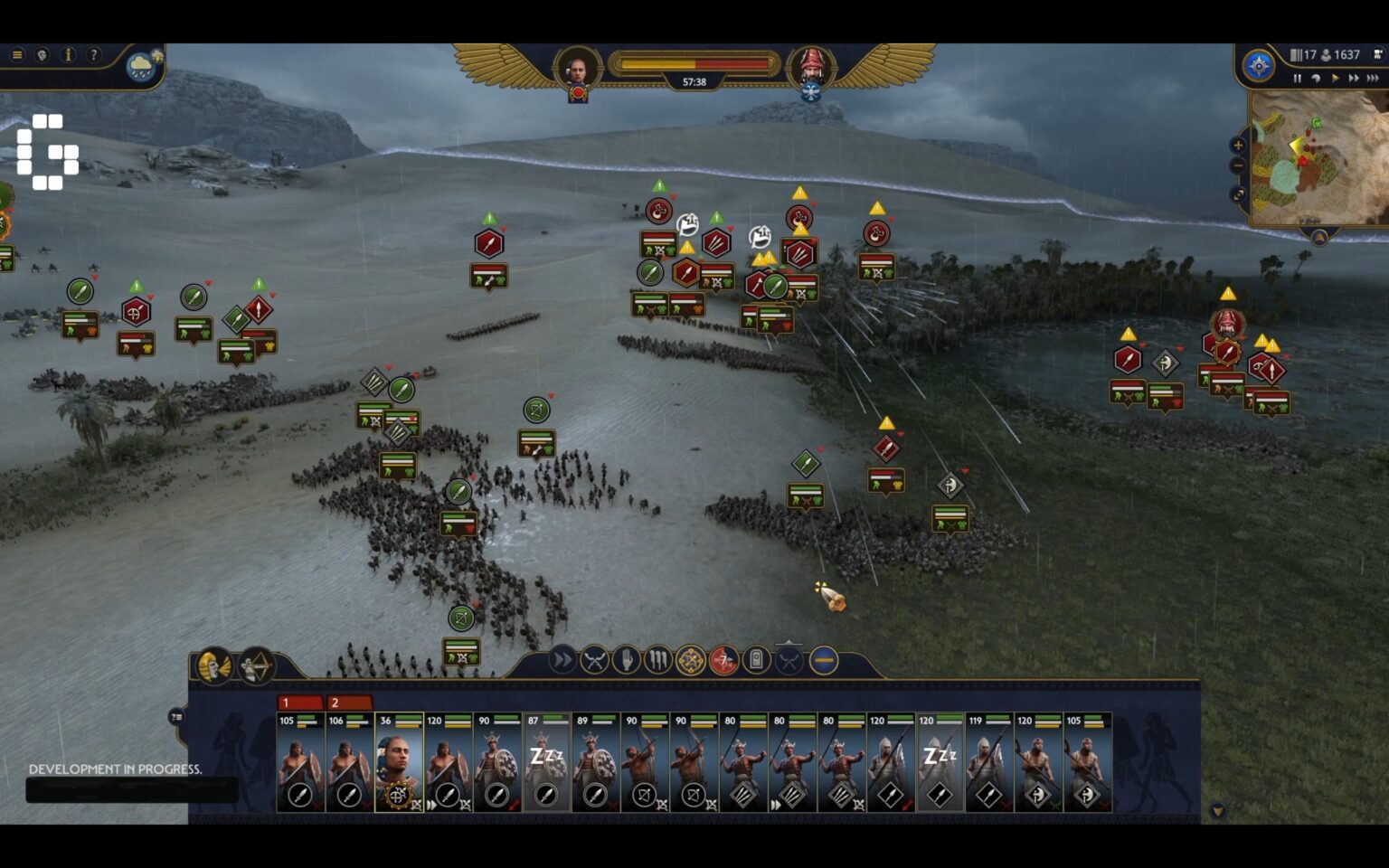The width and height of the screenshot is (1389, 868).
Task: Pause the battle with the pause button
Action: click(x=1298, y=78)
